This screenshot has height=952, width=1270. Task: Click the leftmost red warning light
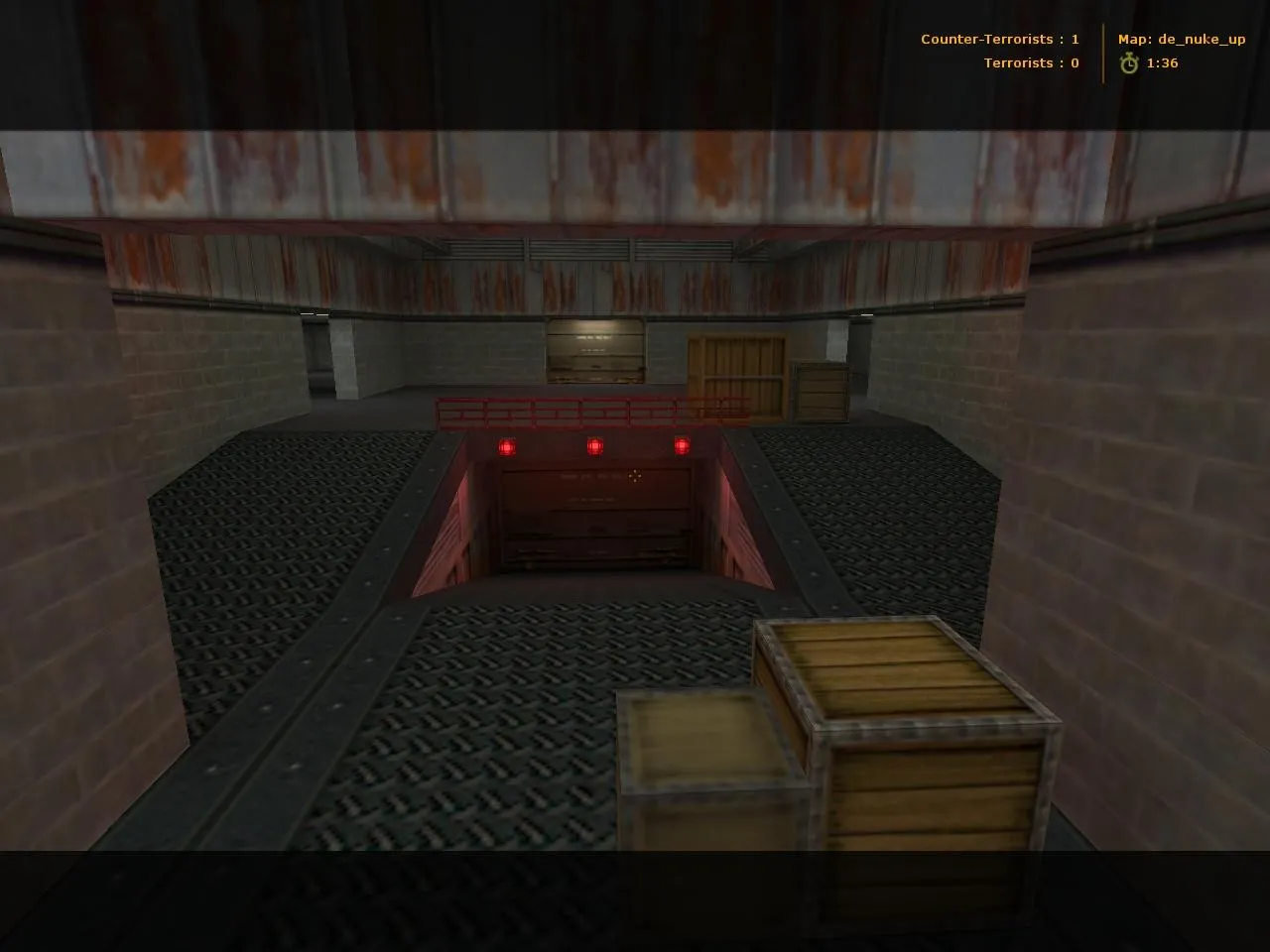505,446
